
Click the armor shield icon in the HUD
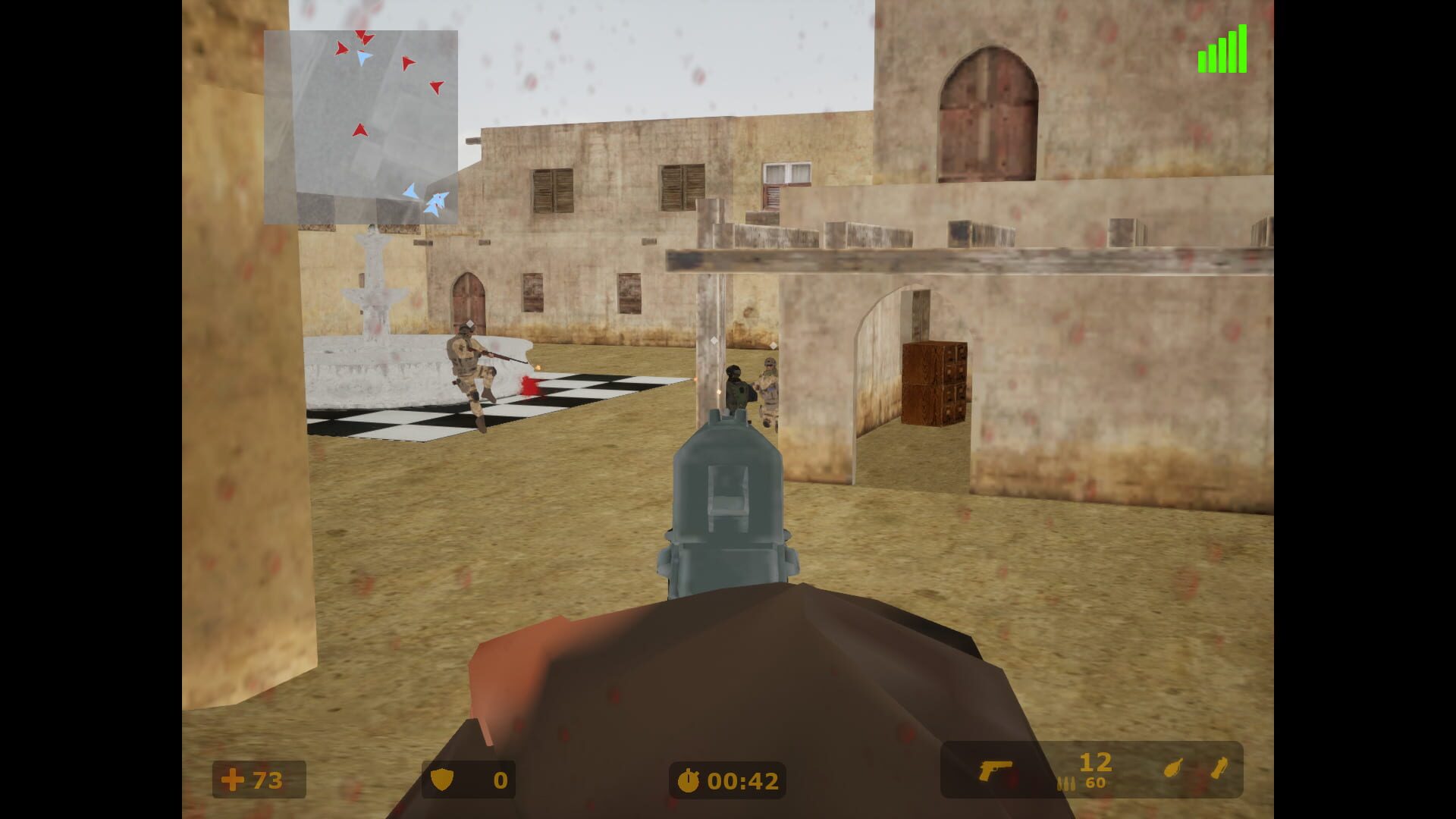point(444,779)
